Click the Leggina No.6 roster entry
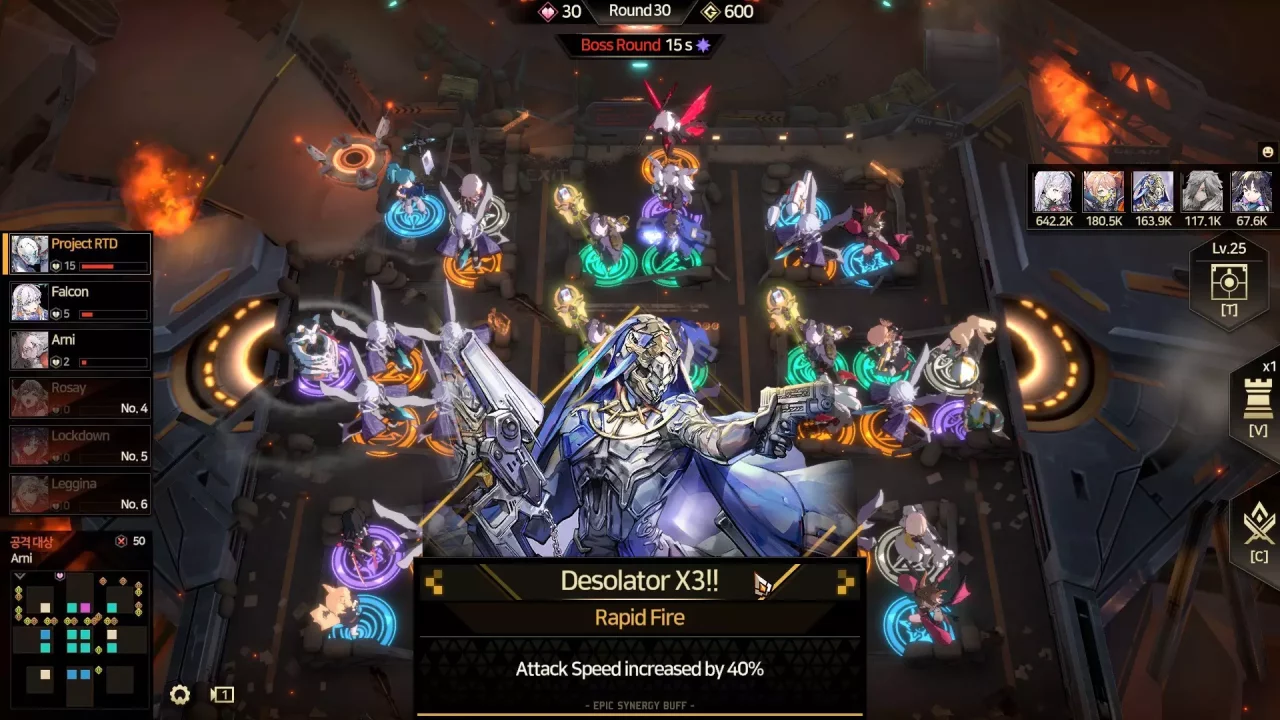1280x720 pixels. 80,492
